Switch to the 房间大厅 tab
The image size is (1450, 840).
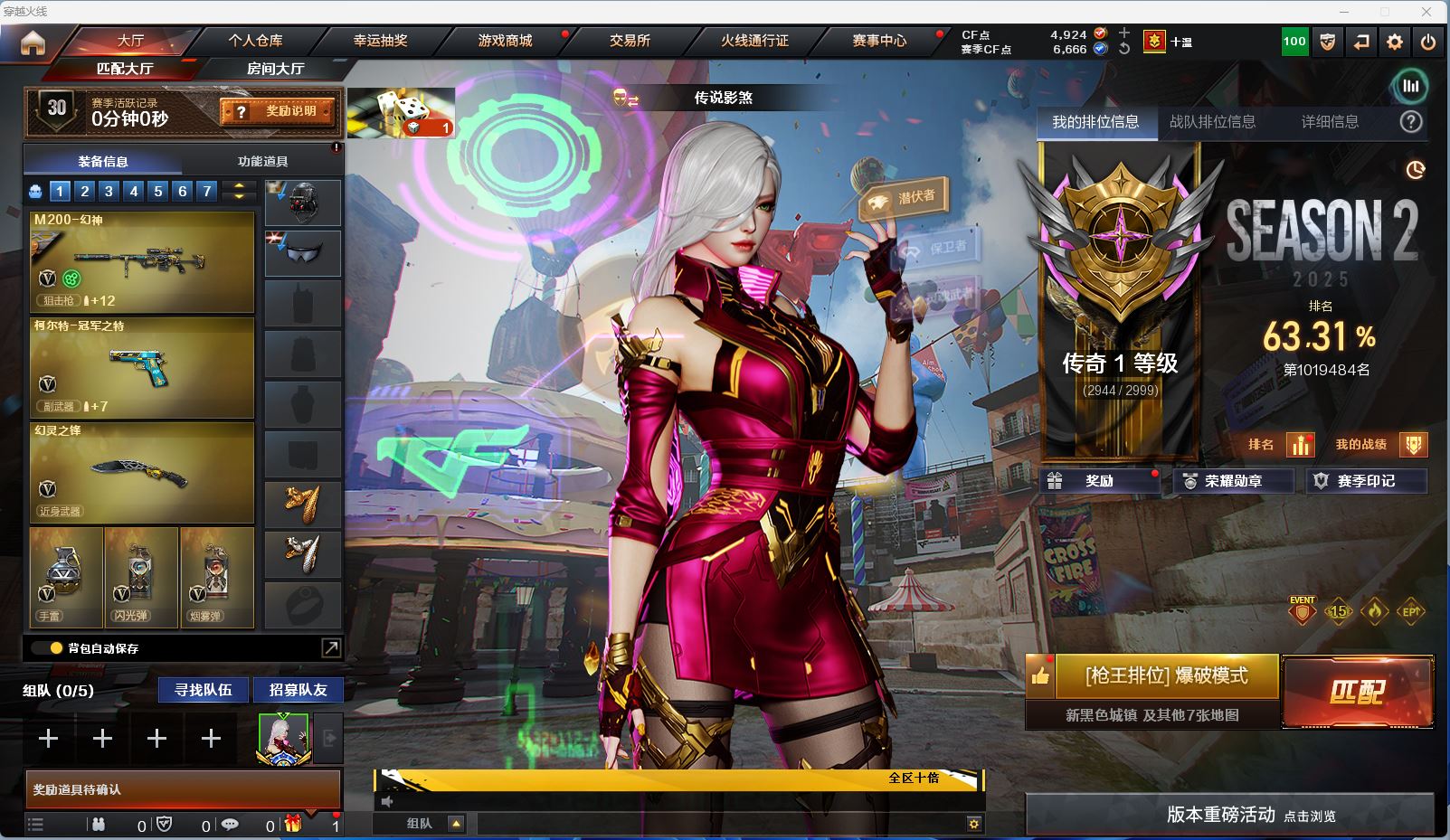(275, 69)
